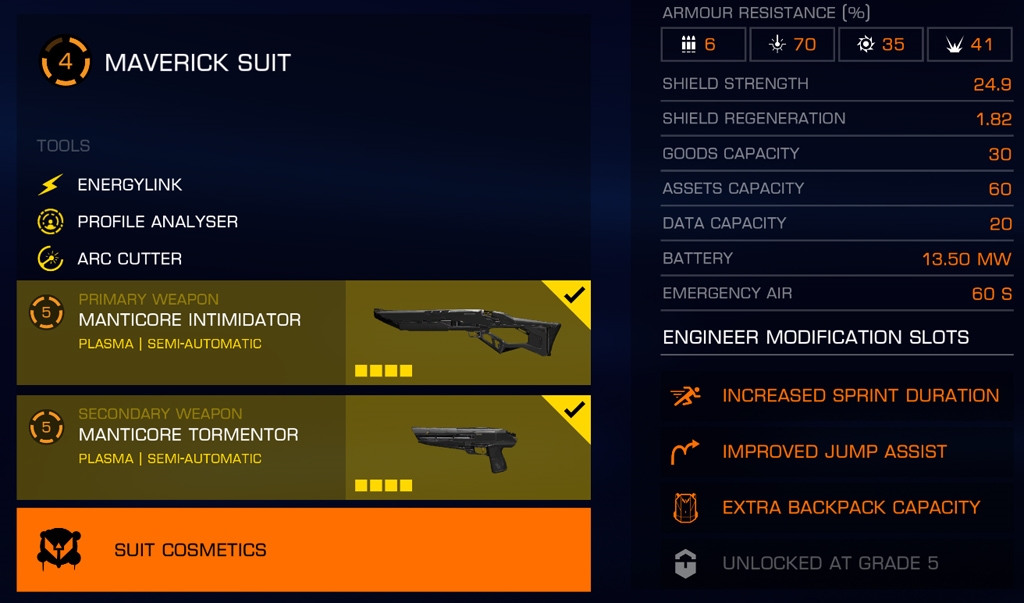The image size is (1024, 603).
Task: Select the Maverick Suit header
Action: pos(197,63)
